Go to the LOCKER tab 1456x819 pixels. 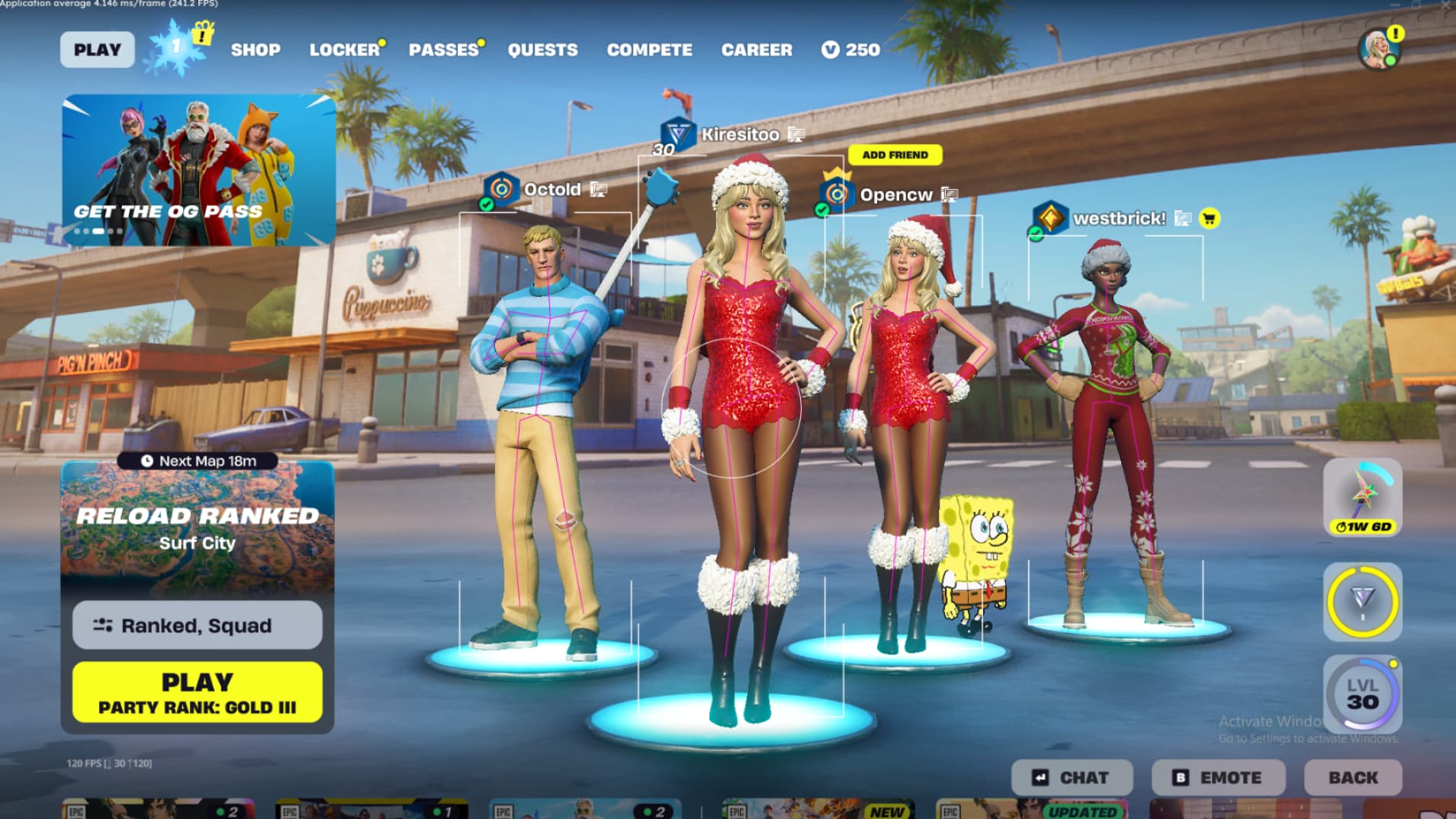(x=344, y=50)
